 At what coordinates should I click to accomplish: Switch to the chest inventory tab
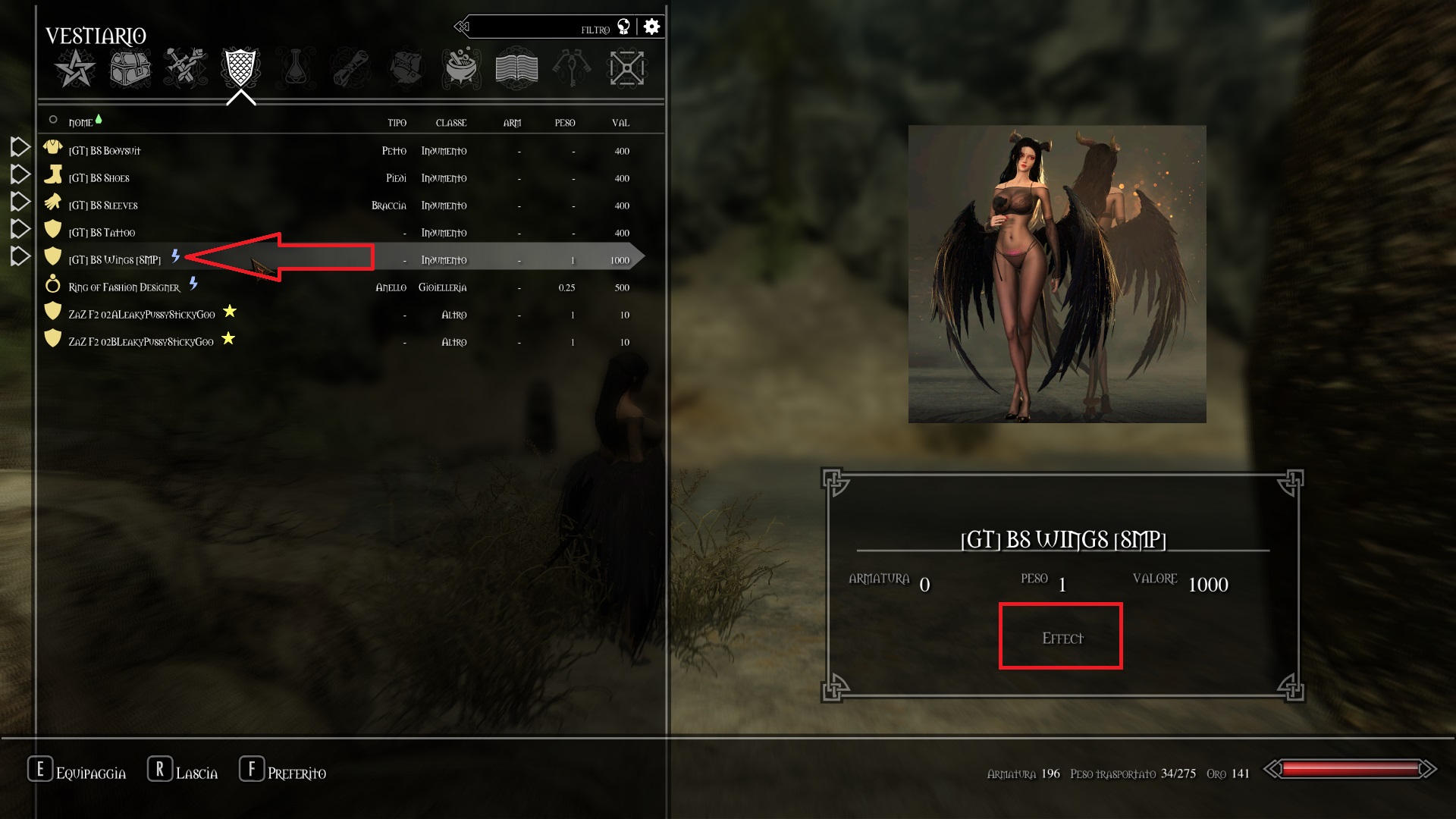(129, 68)
